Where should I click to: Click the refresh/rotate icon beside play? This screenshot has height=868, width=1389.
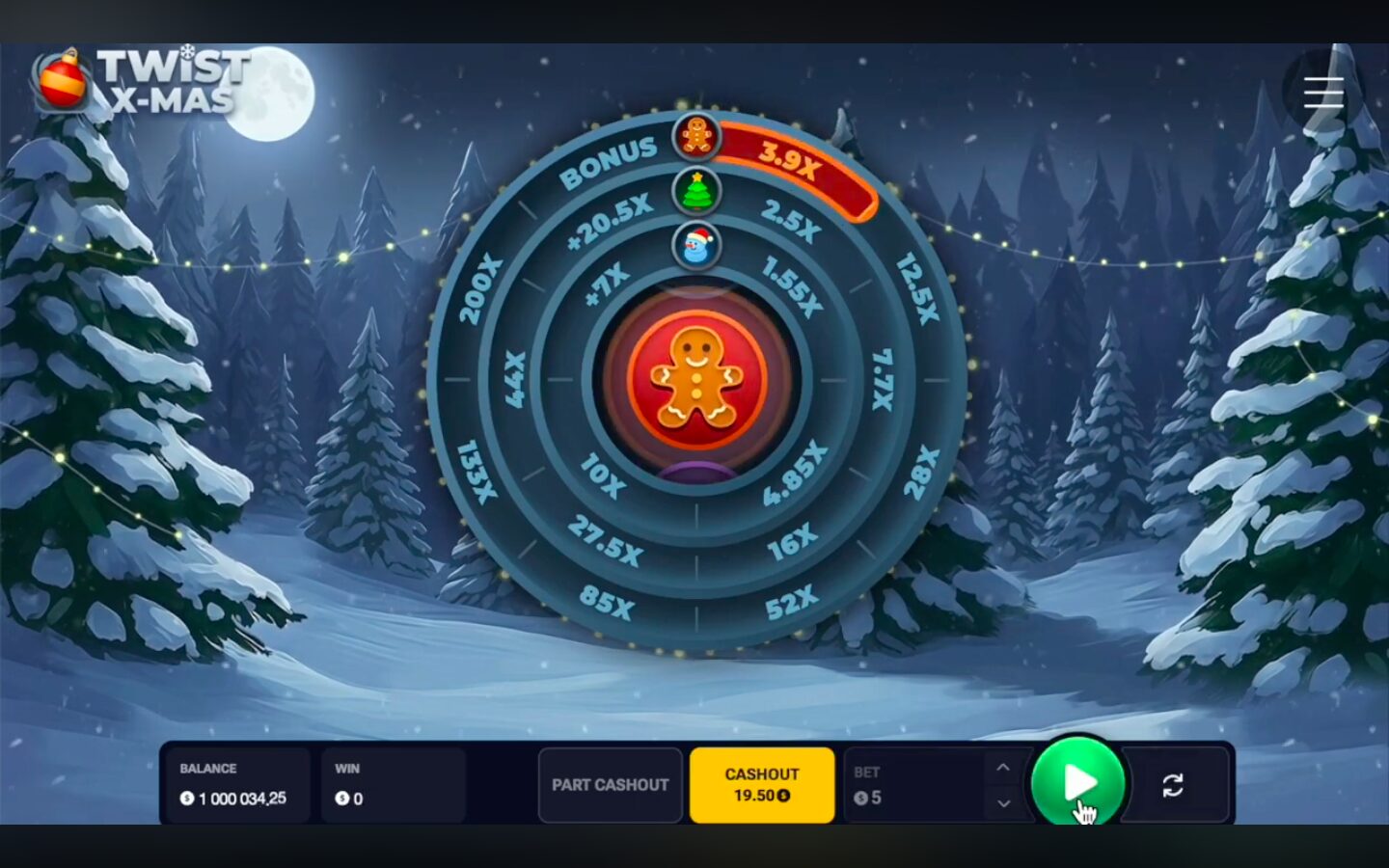click(1174, 785)
